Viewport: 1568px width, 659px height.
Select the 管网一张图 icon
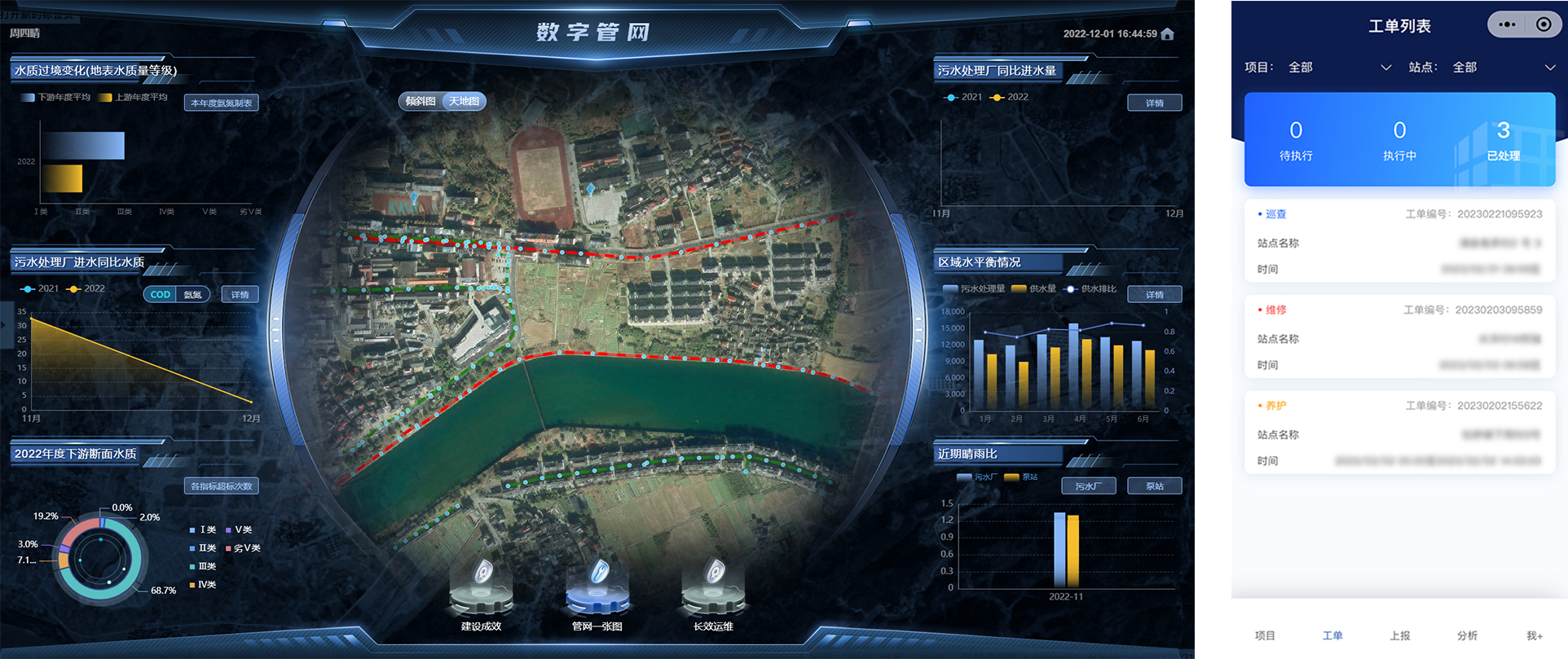tap(597, 587)
